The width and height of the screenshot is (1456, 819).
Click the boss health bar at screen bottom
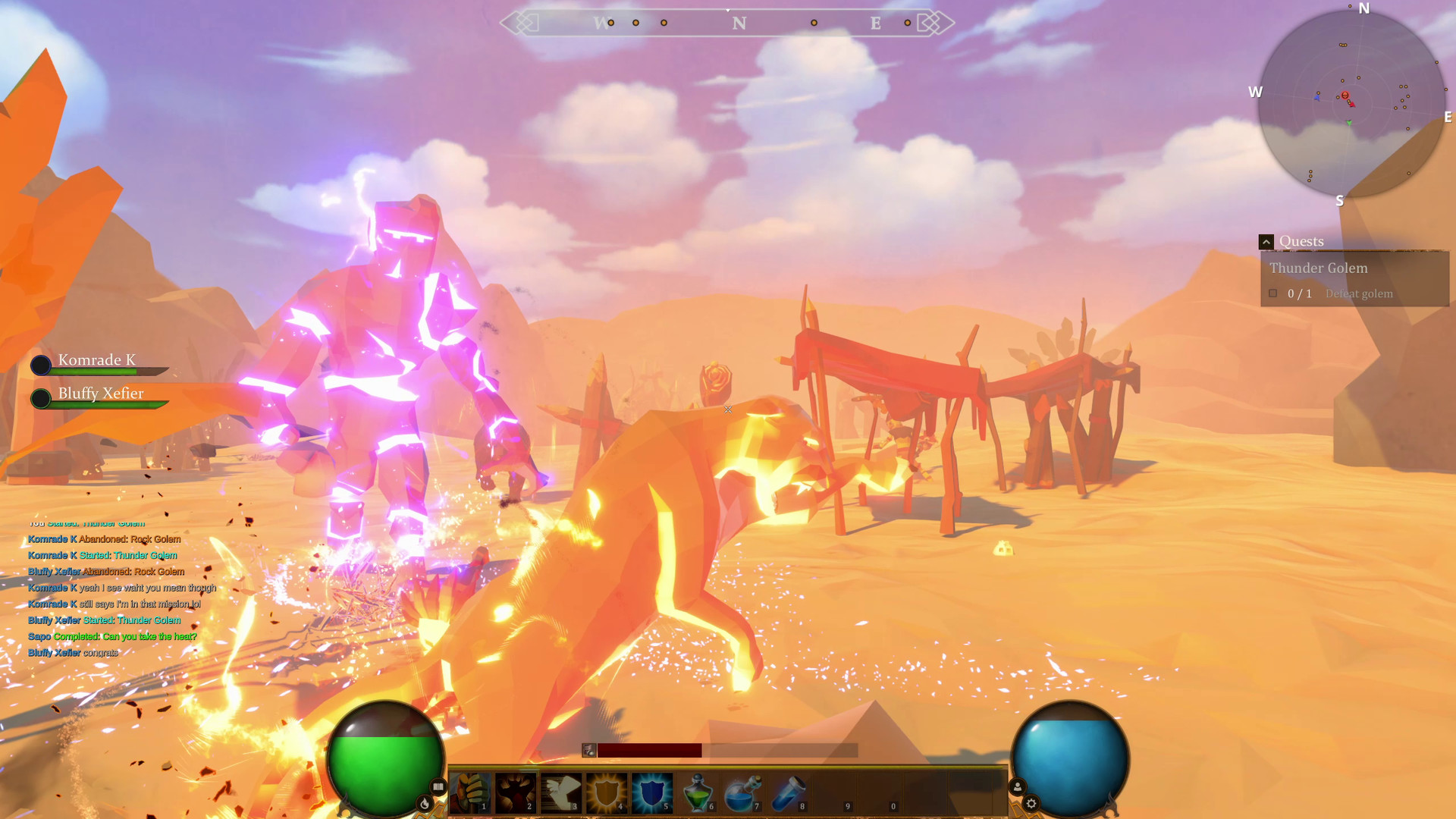(651, 749)
